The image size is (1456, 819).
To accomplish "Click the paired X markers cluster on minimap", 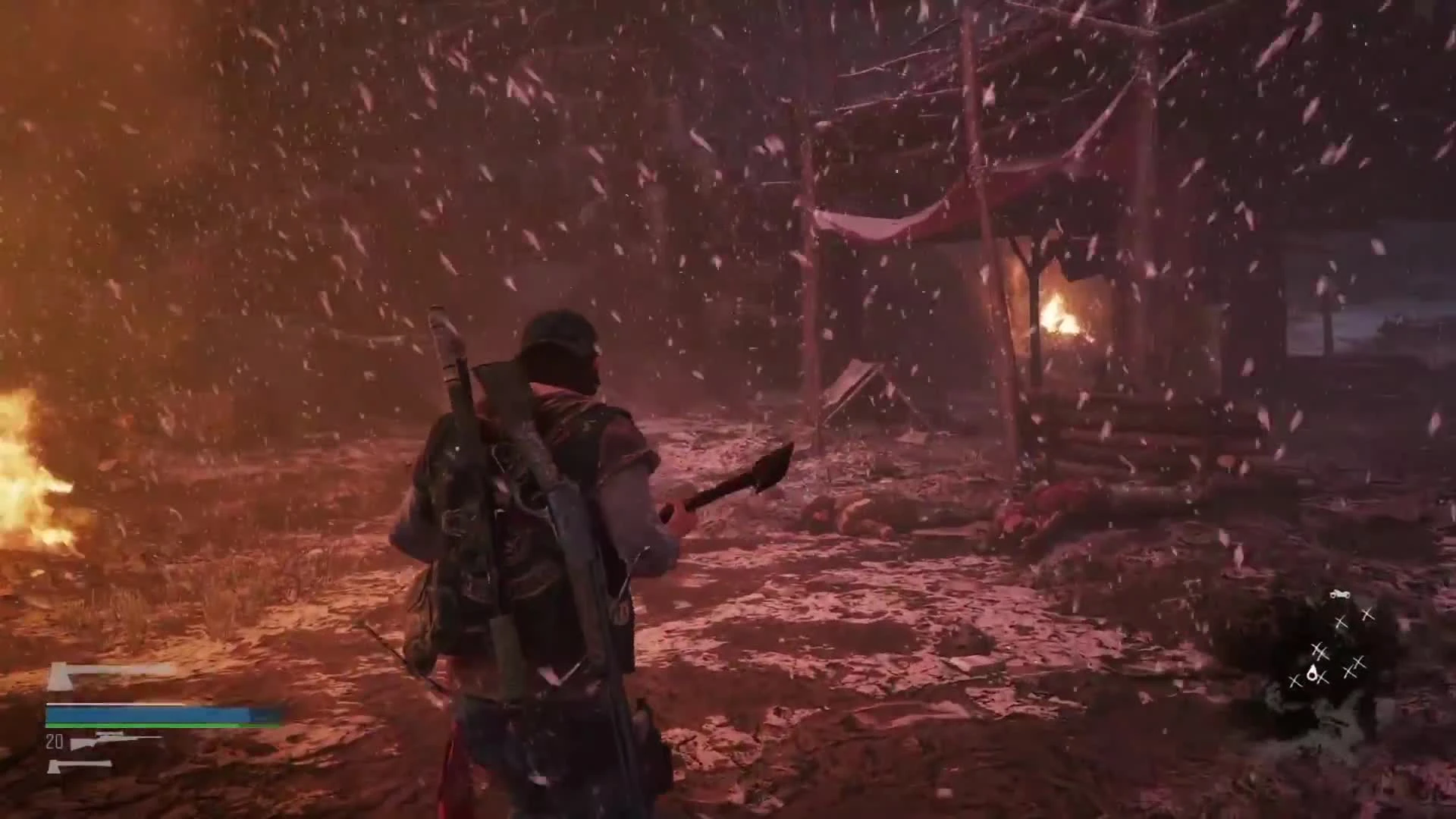I will [1319, 651].
